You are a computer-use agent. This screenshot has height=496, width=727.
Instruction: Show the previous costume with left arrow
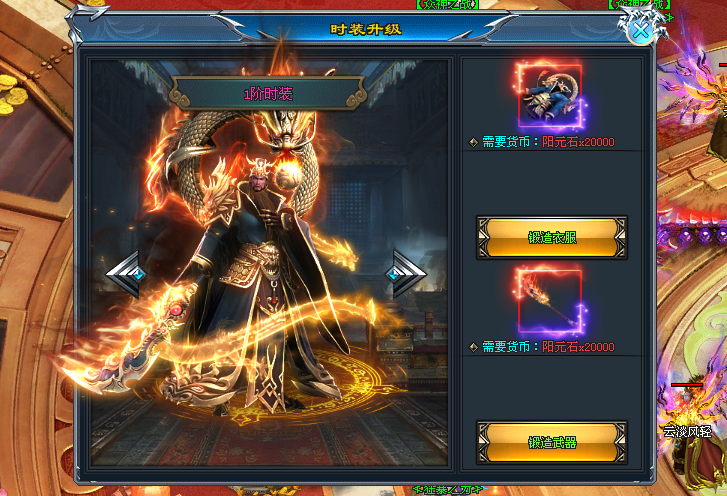coord(125,273)
